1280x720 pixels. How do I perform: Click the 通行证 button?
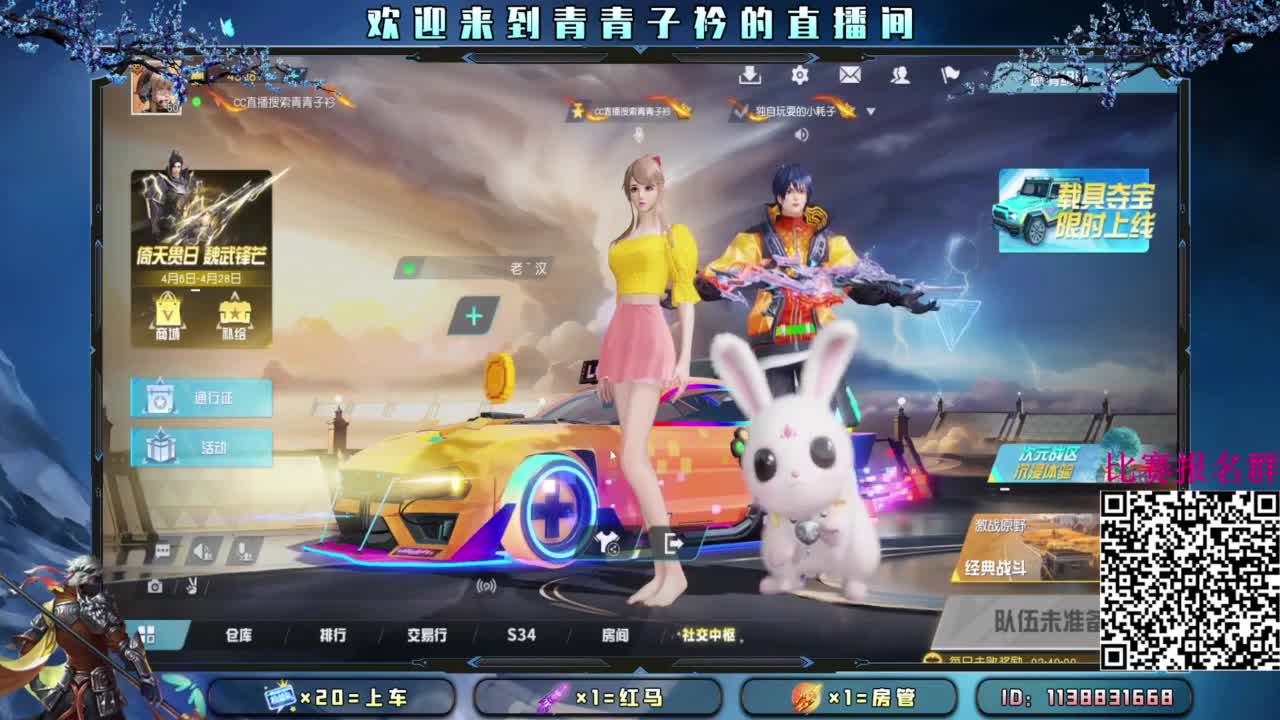click(202, 398)
